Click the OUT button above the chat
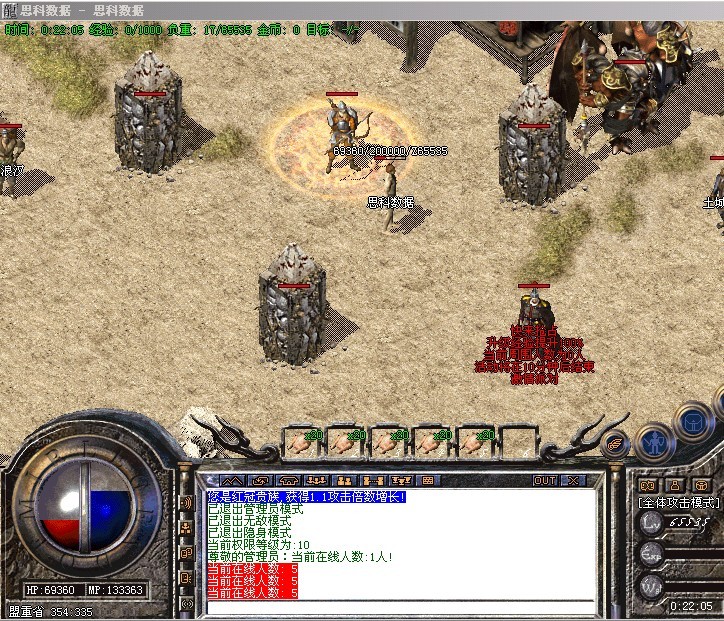This screenshot has width=724, height=621. pos(545,480)
